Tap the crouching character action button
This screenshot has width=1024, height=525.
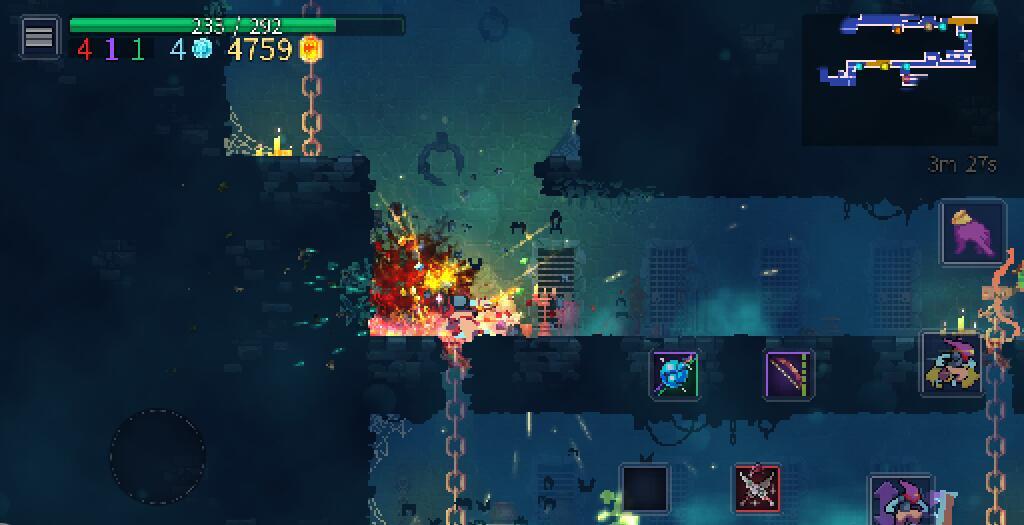click(952, 364)
